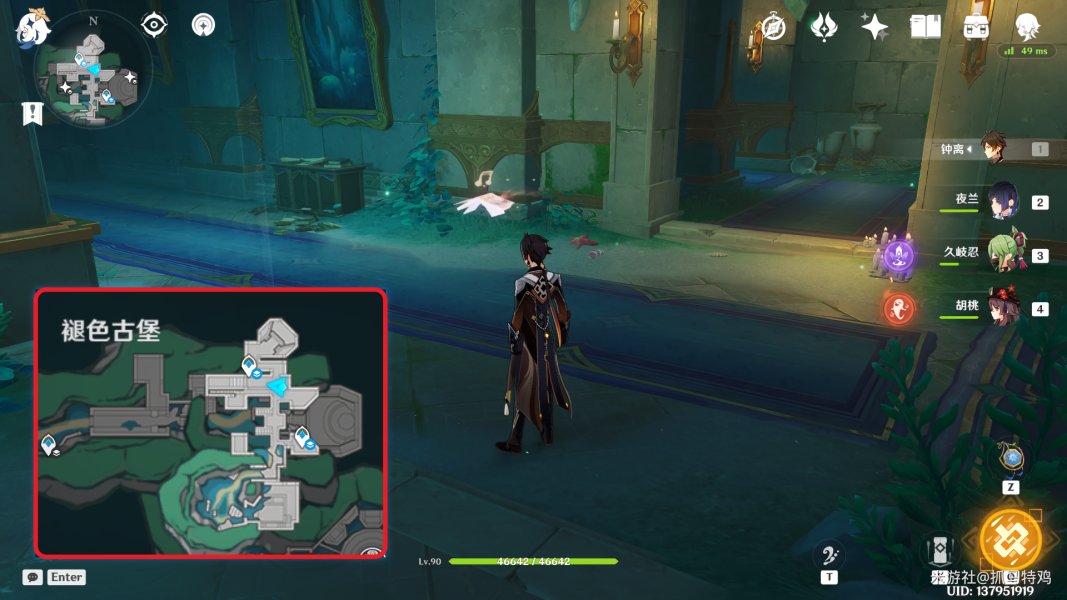
Task: Switch to party member 久岐忍
Action: tap(1003, 255)
